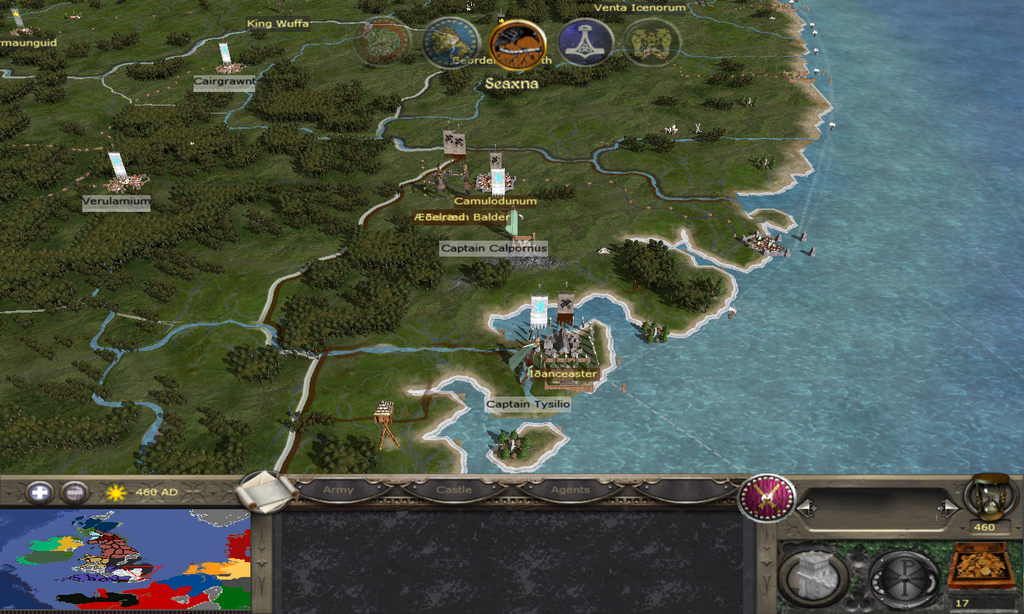Open the construction building button
Viewport: 1024px width, 614px height.
pos(811,577)
